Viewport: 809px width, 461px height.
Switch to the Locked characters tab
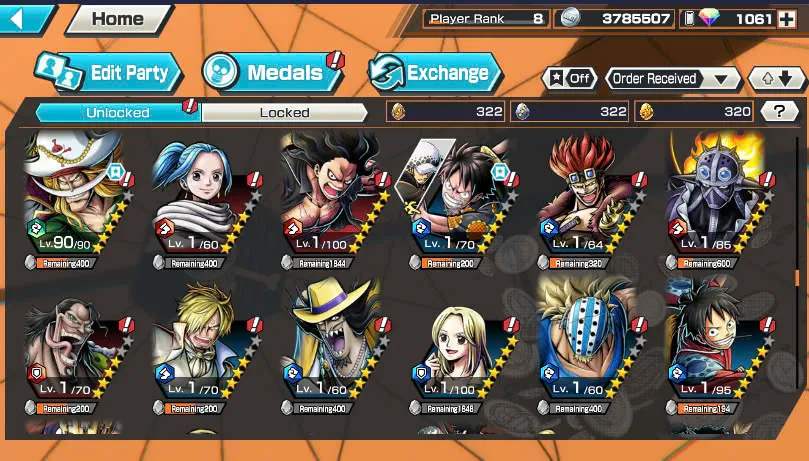(285, 112)
